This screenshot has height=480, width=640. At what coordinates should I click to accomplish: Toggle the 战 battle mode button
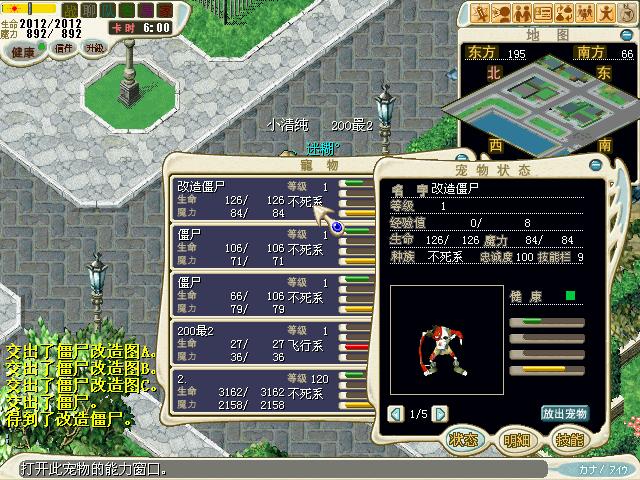(x=69, y=9)
